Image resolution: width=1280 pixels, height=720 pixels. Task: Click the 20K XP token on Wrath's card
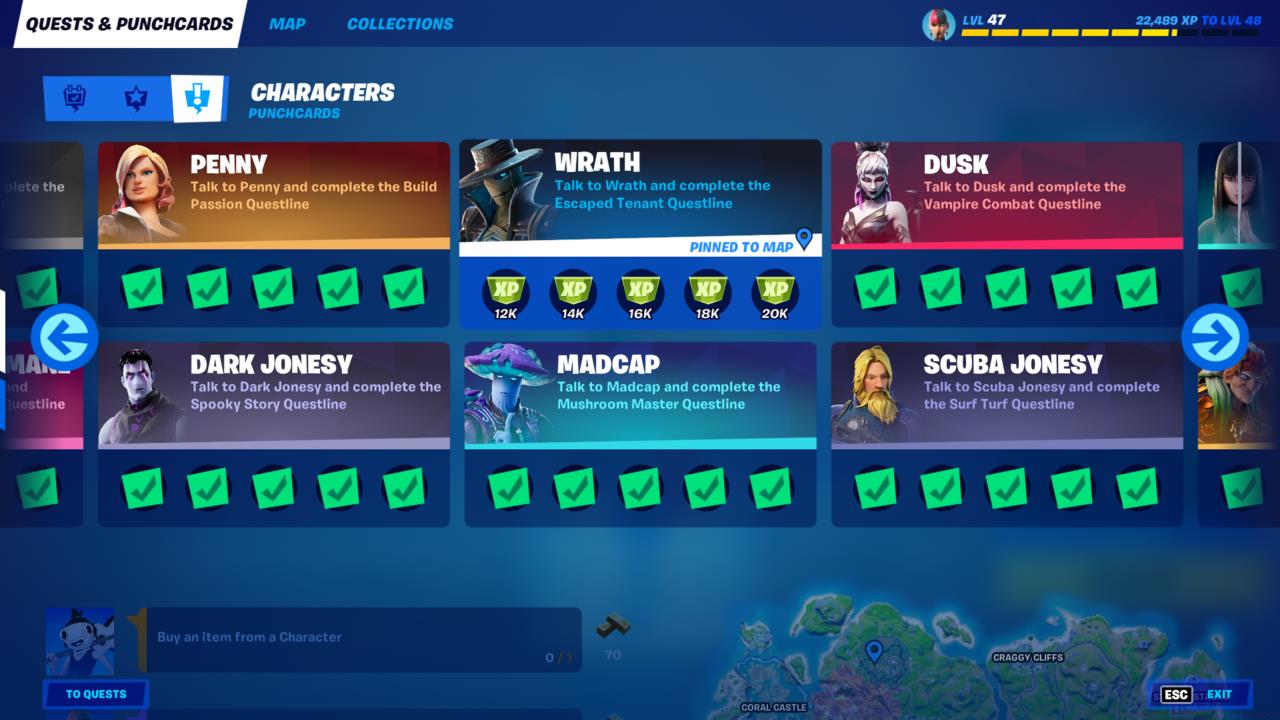point(776,293)
